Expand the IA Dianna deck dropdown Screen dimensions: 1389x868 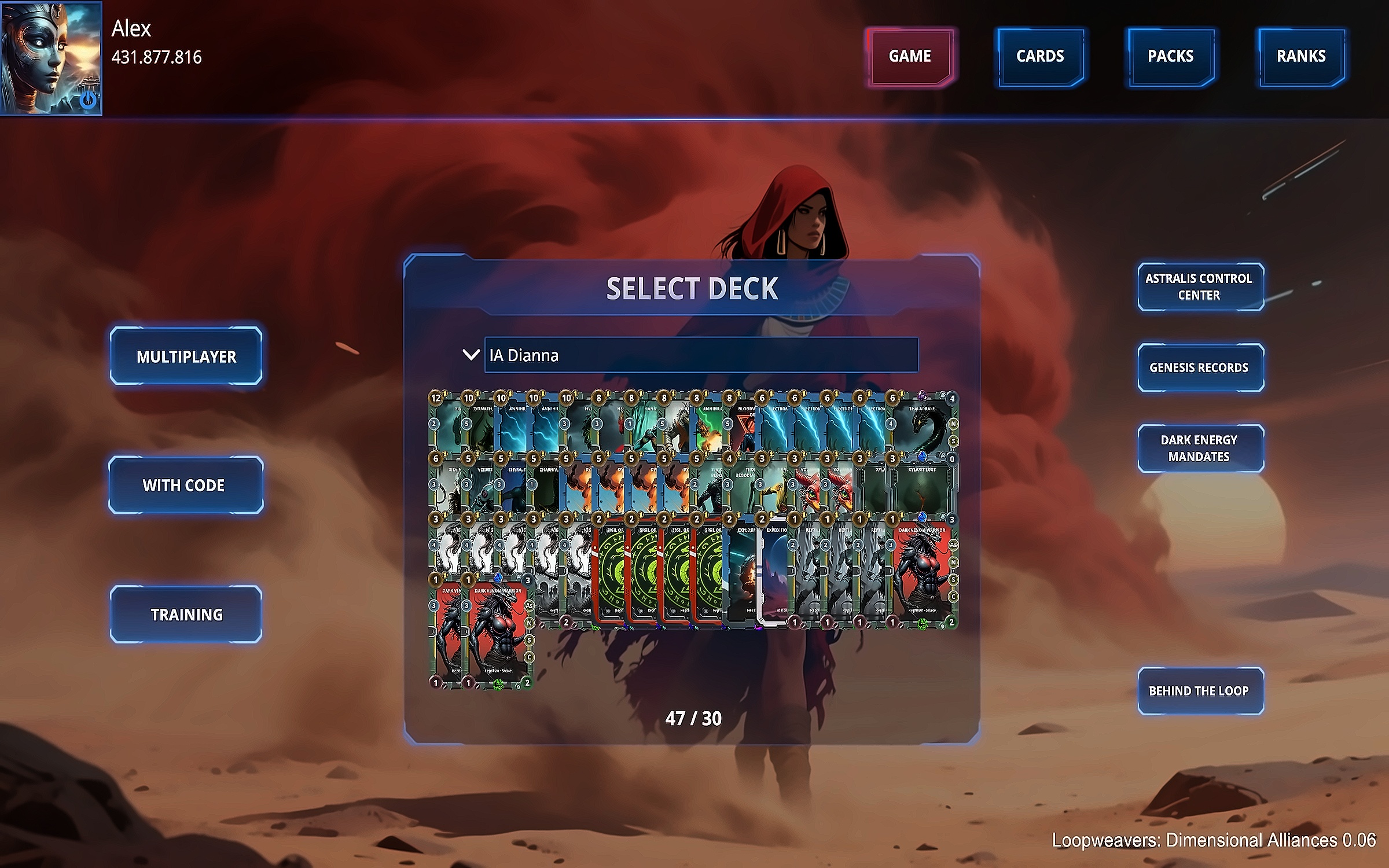coord(701,355)
